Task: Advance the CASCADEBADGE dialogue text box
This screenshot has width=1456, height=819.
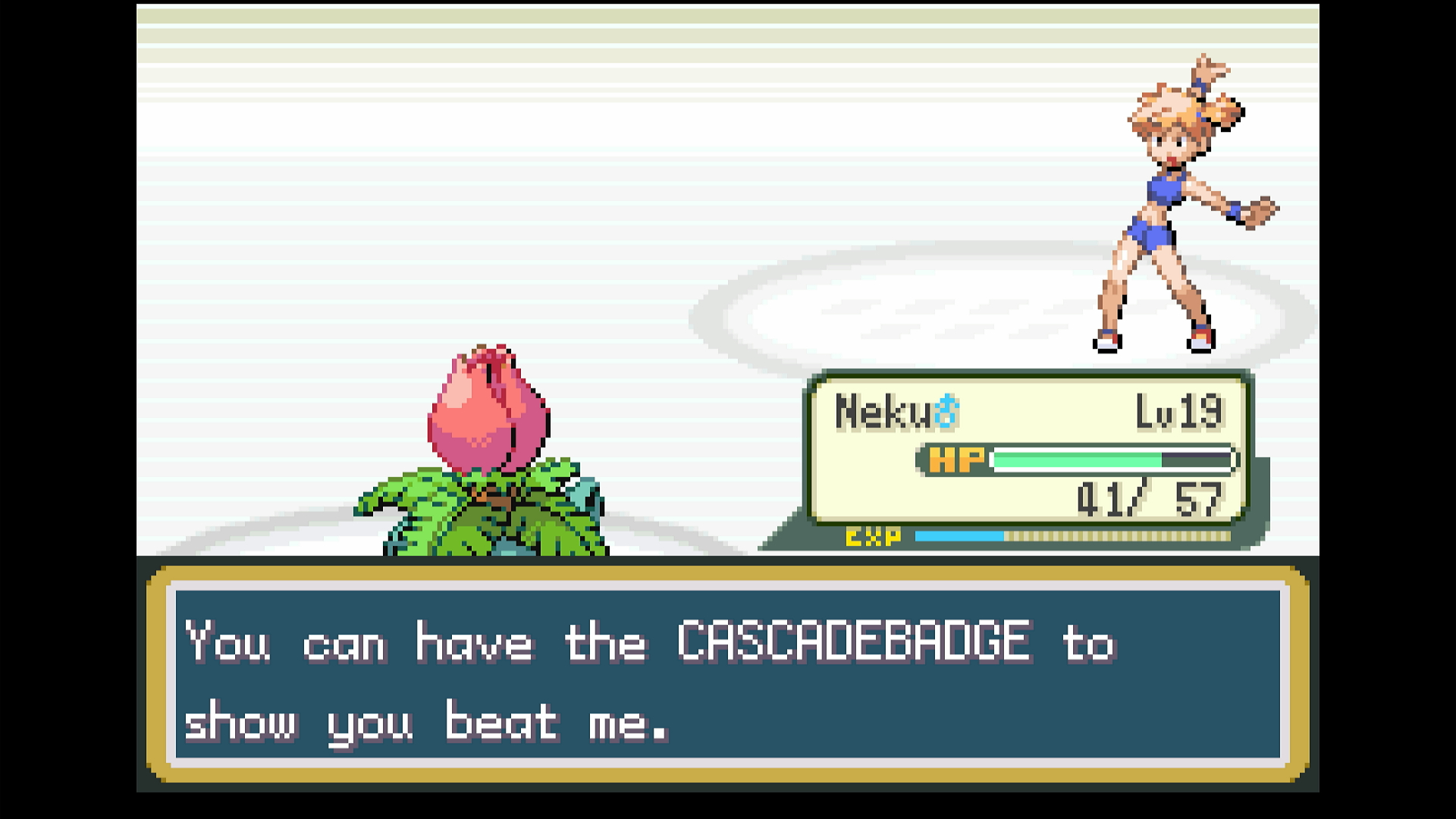Action: (727, 675)
